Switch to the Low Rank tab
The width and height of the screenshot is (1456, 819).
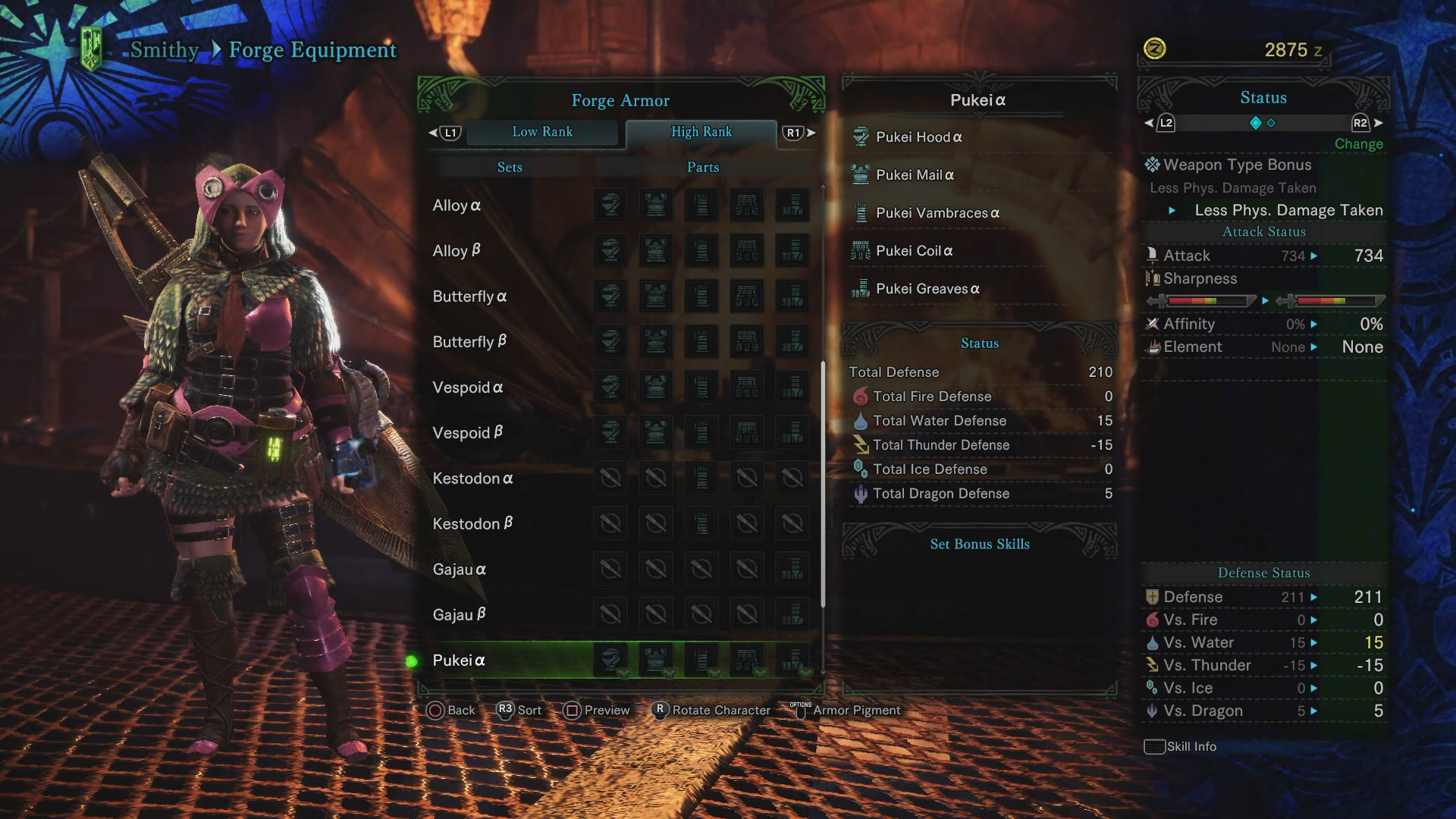[543, 132]
